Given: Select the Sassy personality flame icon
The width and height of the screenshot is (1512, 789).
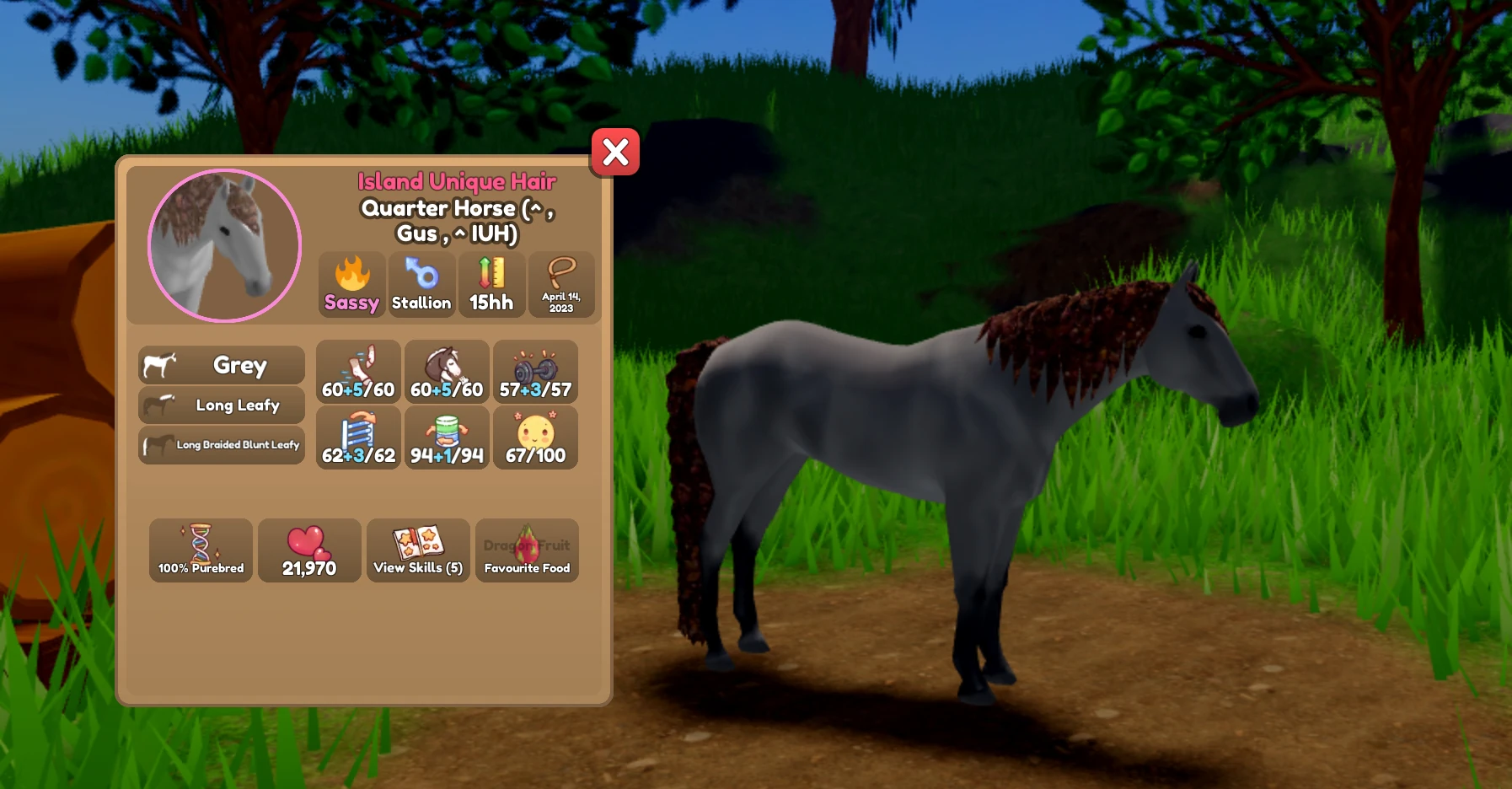Looking at the screenshot, I should point(351,284).
